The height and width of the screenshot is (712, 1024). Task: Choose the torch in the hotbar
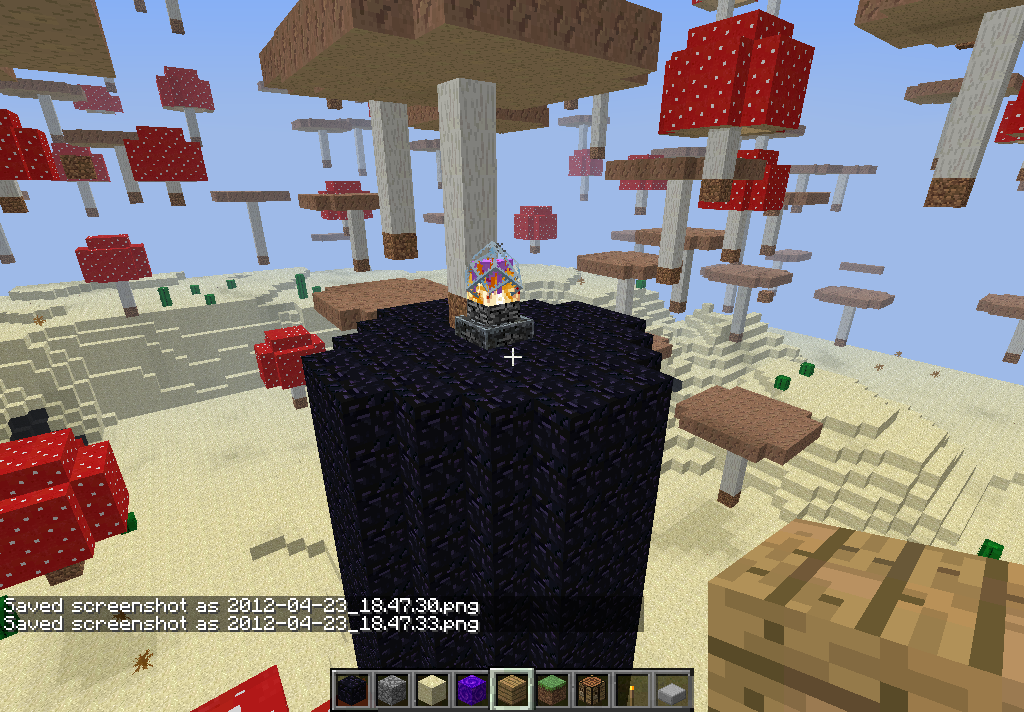(631, 690)
